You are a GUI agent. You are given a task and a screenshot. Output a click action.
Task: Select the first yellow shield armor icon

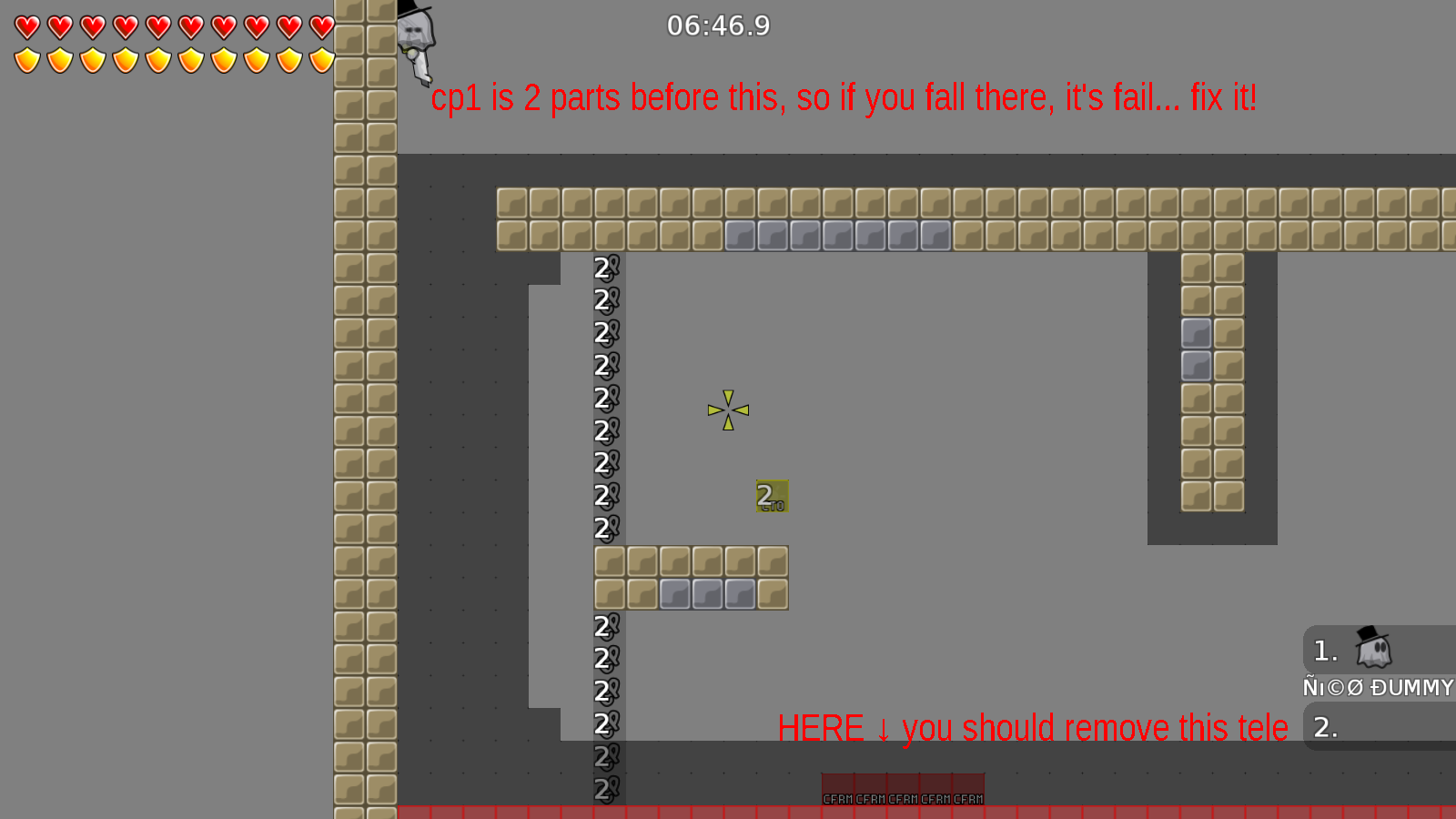[x=25, y=58]
